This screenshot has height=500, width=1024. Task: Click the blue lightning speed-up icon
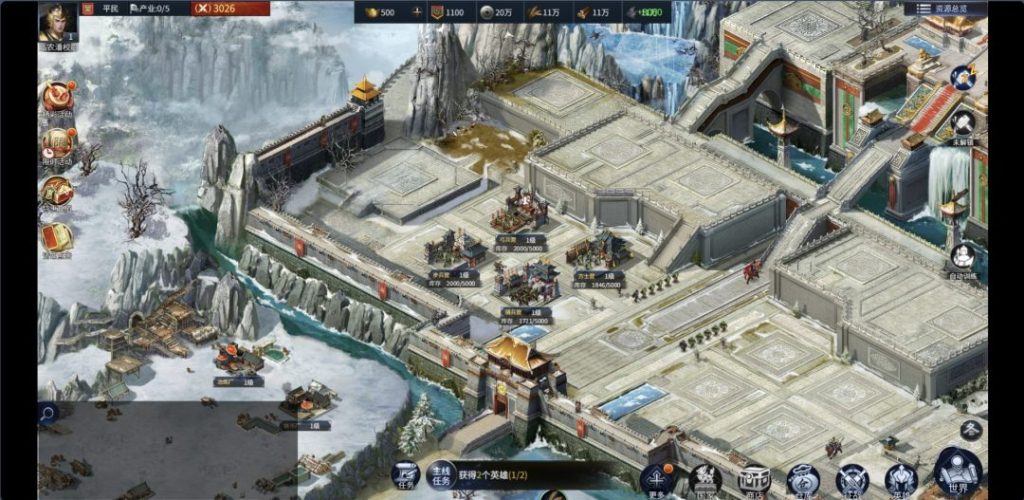coord(963,77)
